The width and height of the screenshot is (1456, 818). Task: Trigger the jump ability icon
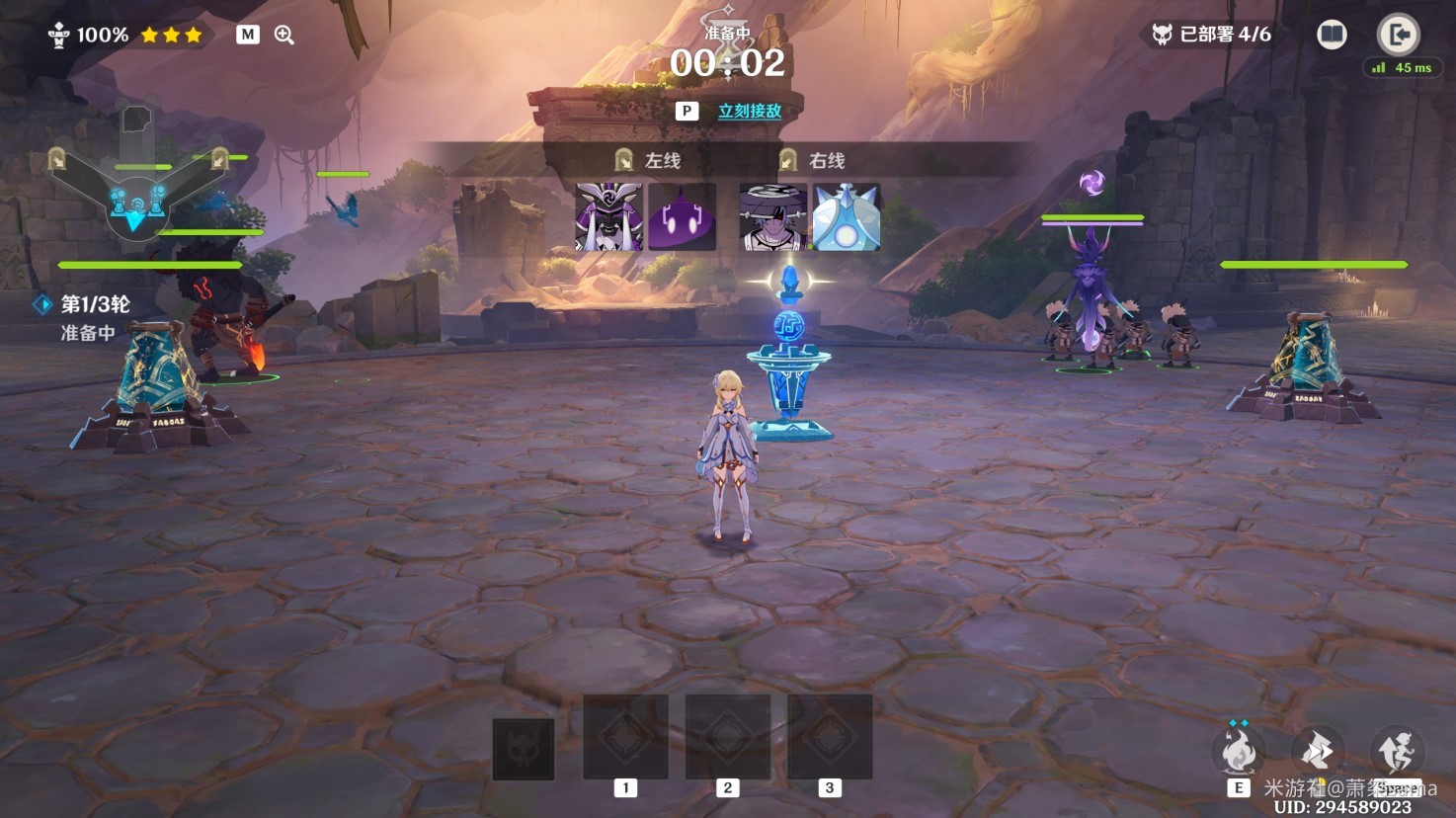tap(1397, 753)
